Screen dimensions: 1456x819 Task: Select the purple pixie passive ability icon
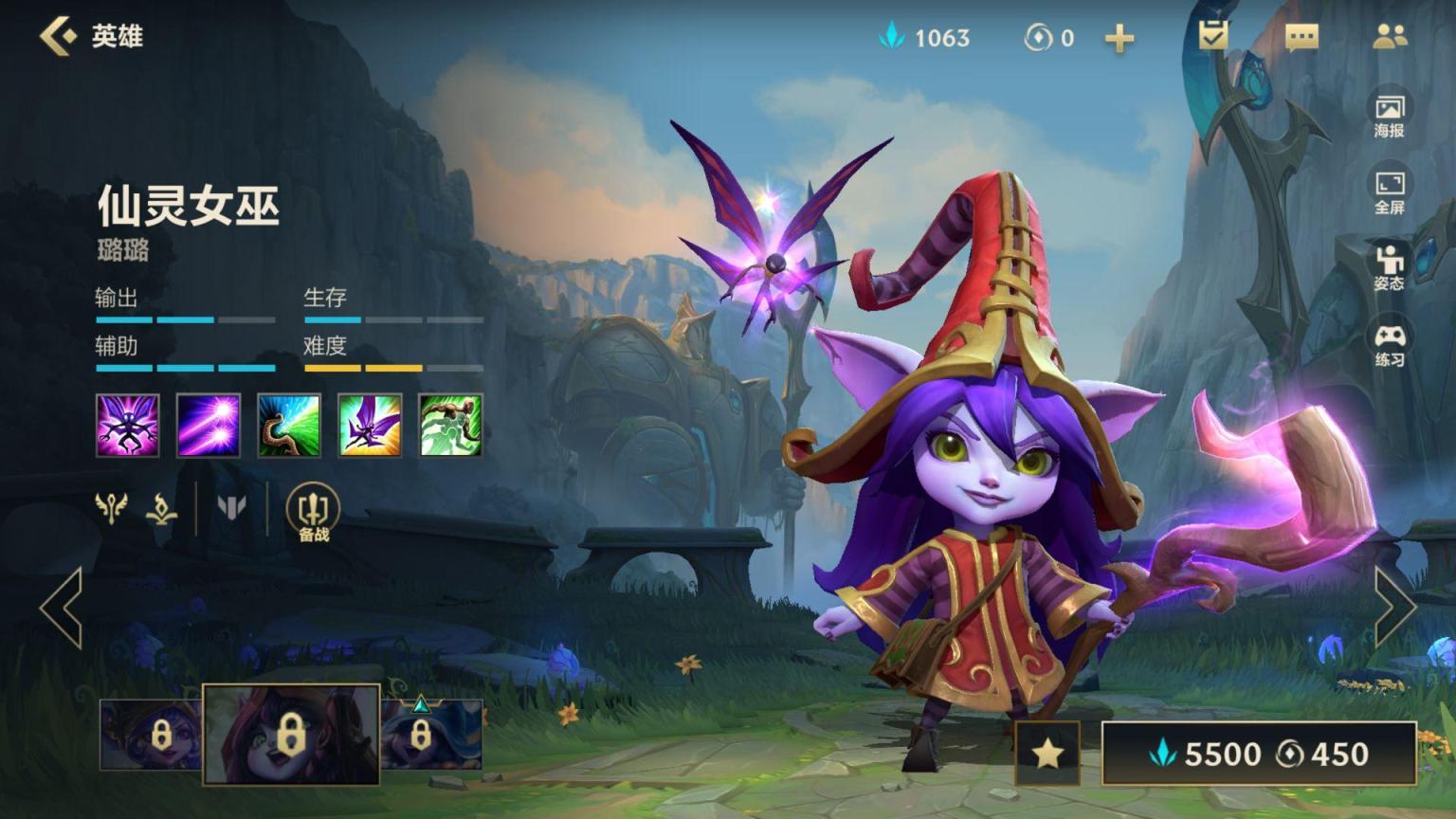(x=128, y=426)
